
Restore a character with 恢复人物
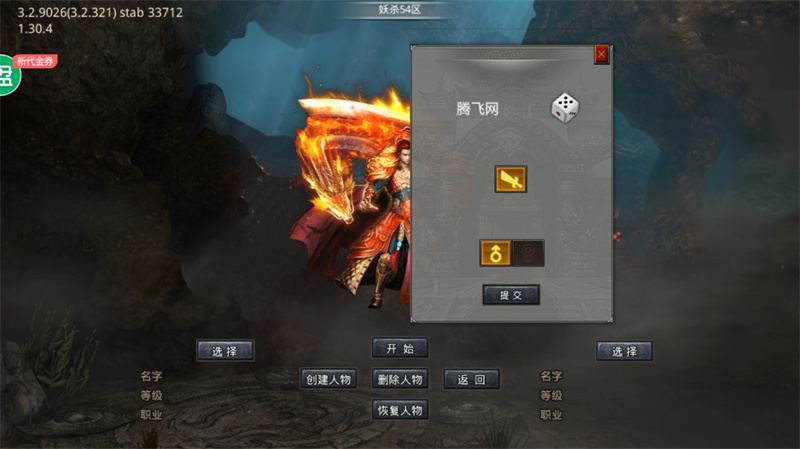(400, 410)
